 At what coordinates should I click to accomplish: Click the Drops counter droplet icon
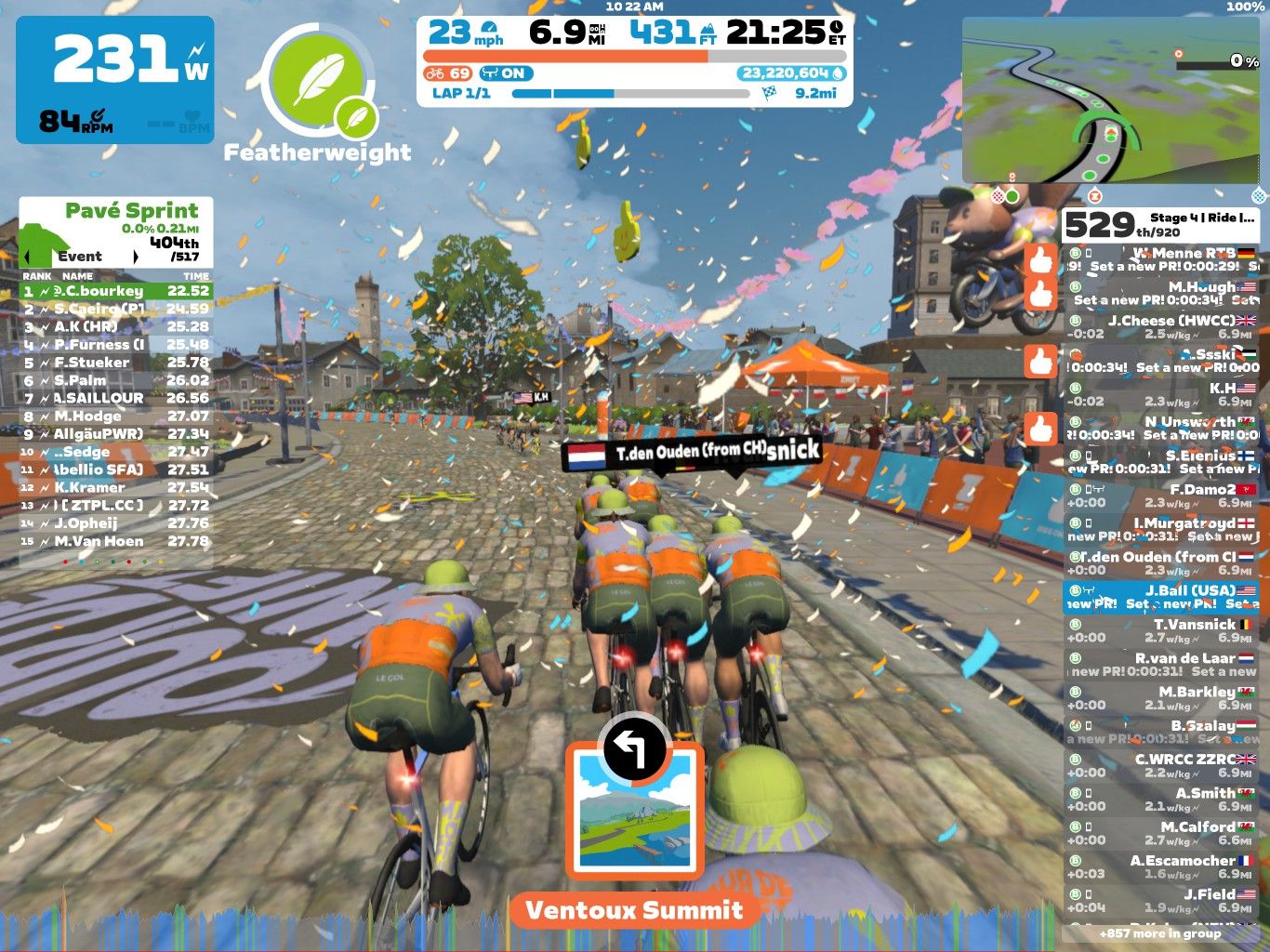(836, 73)
